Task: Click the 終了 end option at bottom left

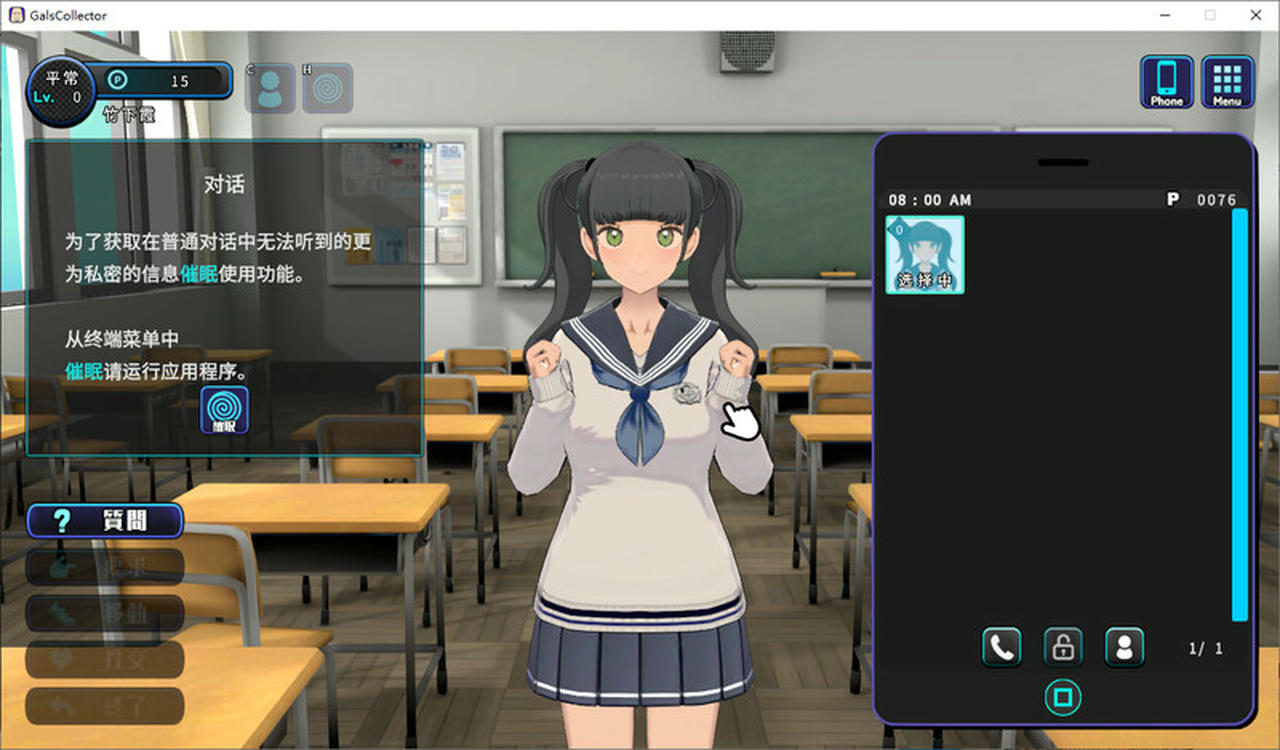Action: coord(104,706)
